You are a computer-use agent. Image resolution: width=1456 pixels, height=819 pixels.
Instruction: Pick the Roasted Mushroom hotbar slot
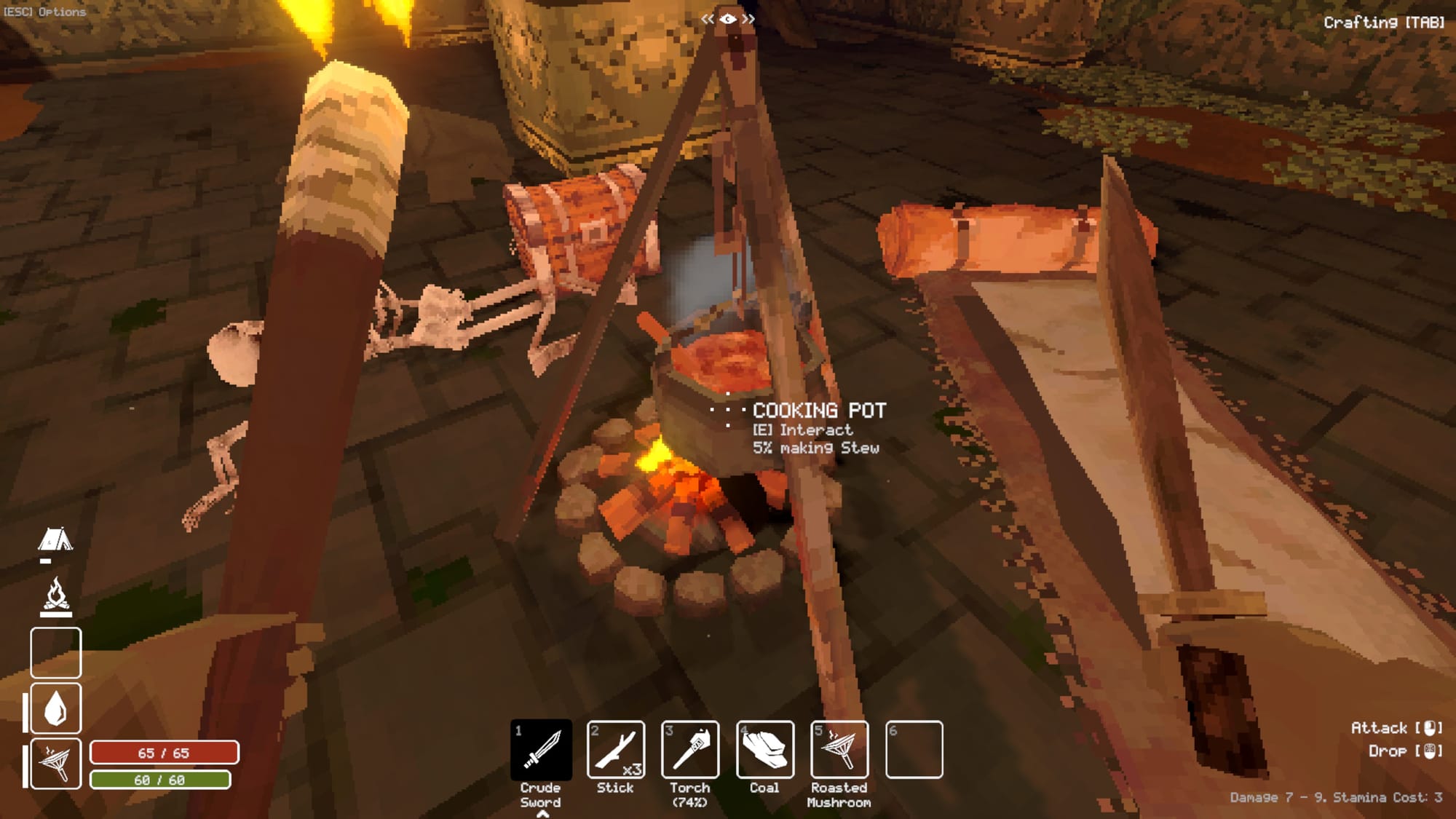tap(839, 750)
